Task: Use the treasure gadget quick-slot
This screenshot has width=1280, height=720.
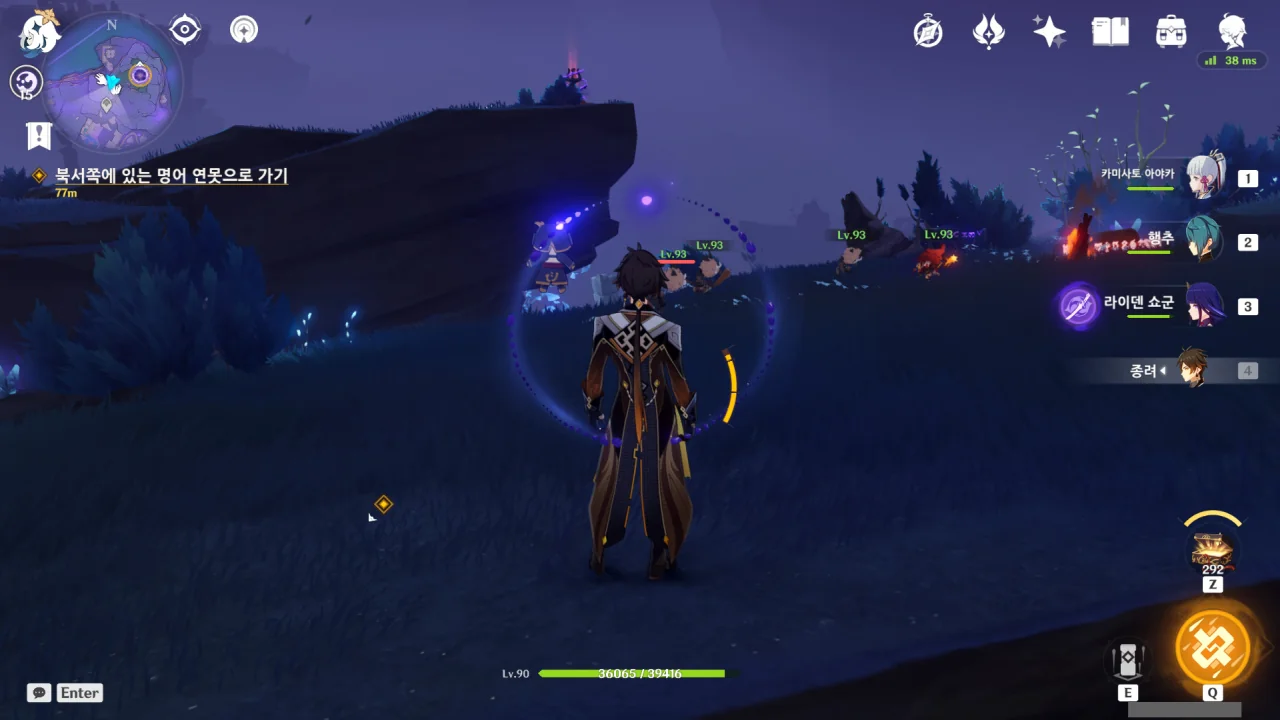Action: (x=1213, y=548)
